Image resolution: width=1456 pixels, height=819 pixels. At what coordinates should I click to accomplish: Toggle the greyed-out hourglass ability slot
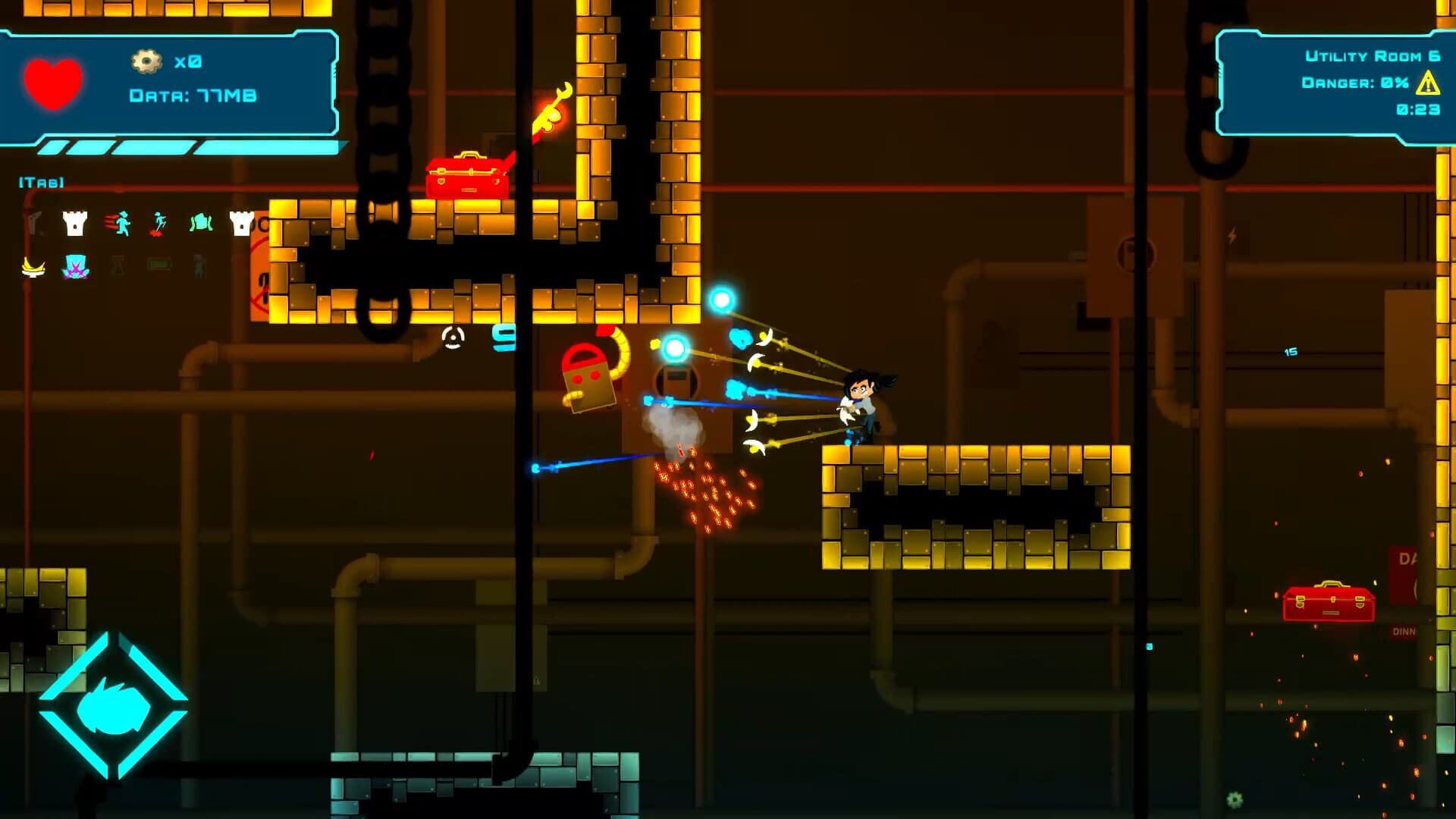tap(118, 267)
